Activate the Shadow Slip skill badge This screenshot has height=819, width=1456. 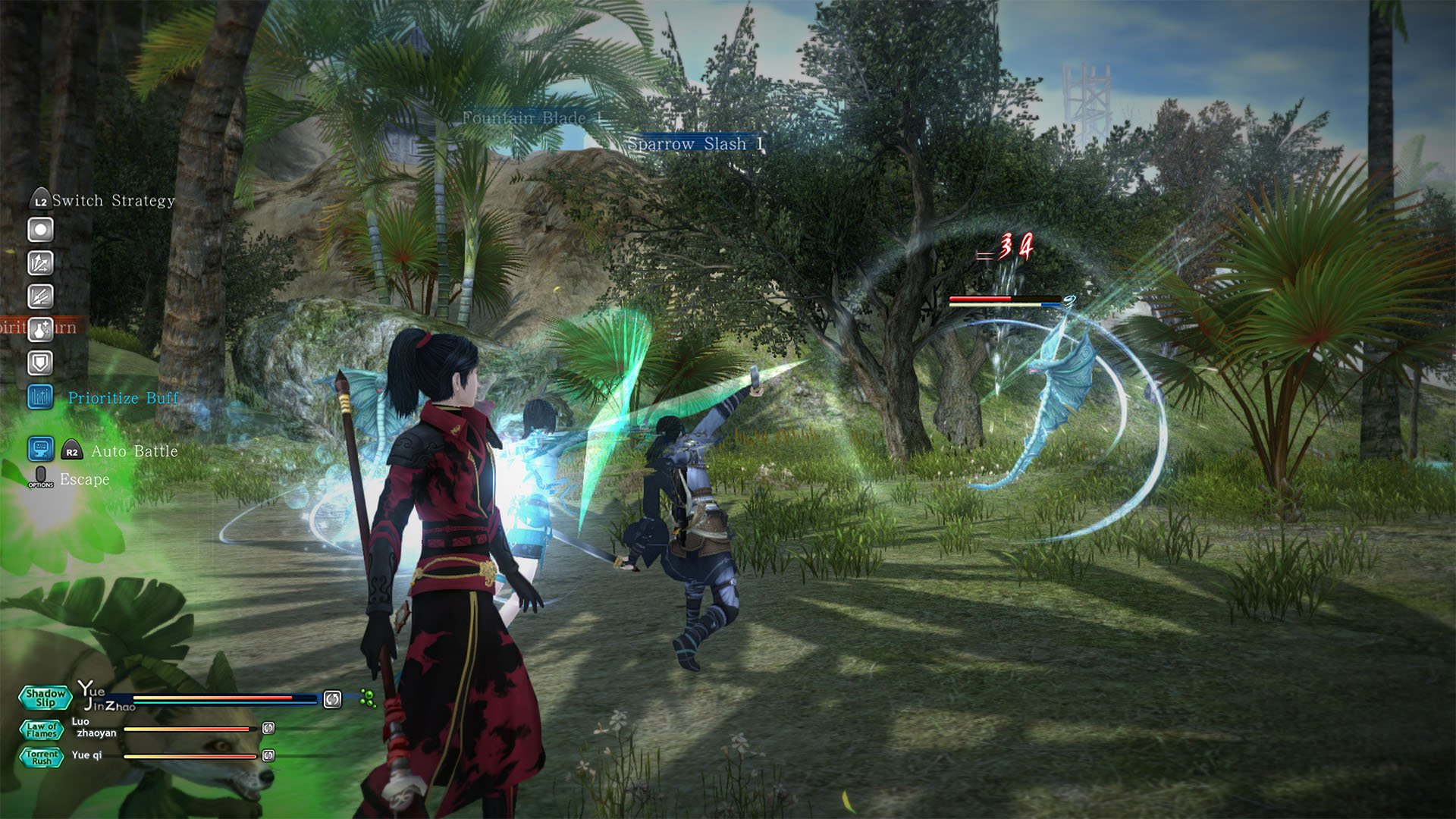click(x=44, y=698)
